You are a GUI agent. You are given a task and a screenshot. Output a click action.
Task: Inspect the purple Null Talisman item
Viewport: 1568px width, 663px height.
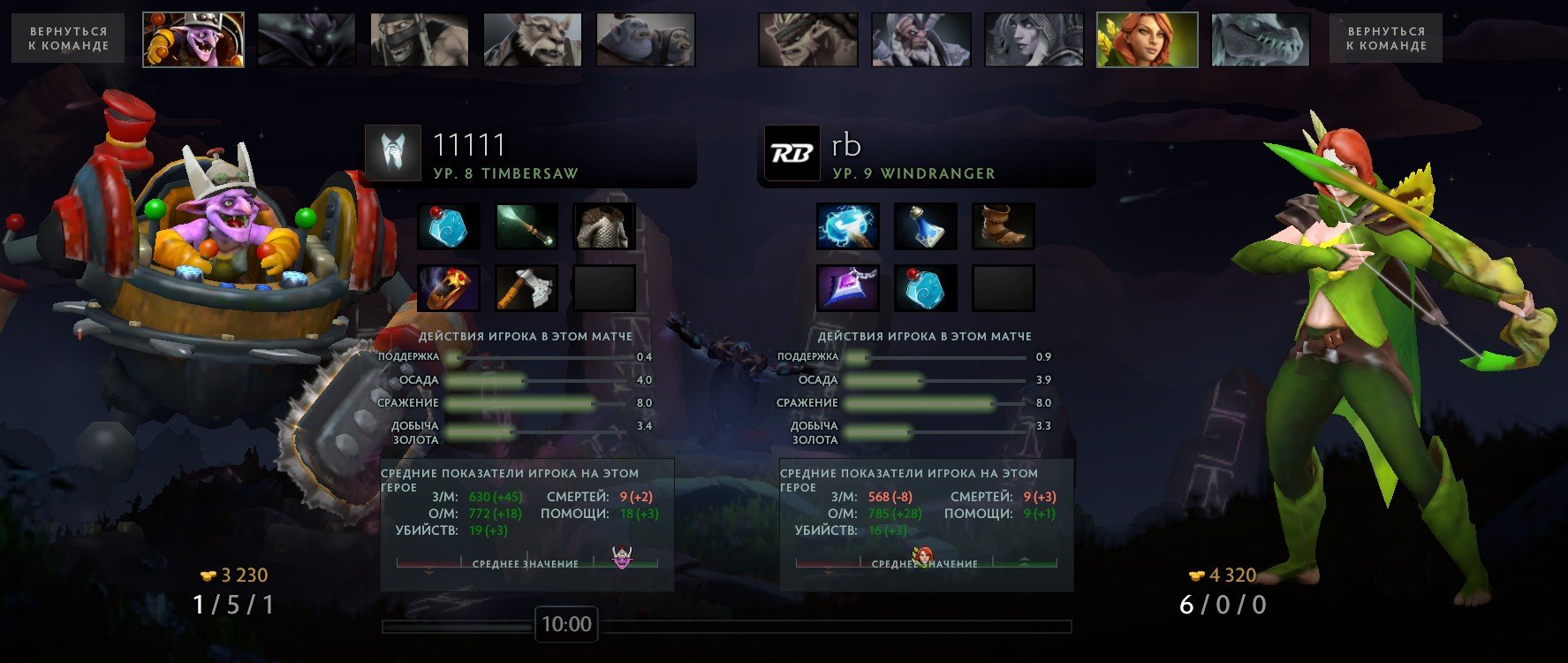[848, 288]
